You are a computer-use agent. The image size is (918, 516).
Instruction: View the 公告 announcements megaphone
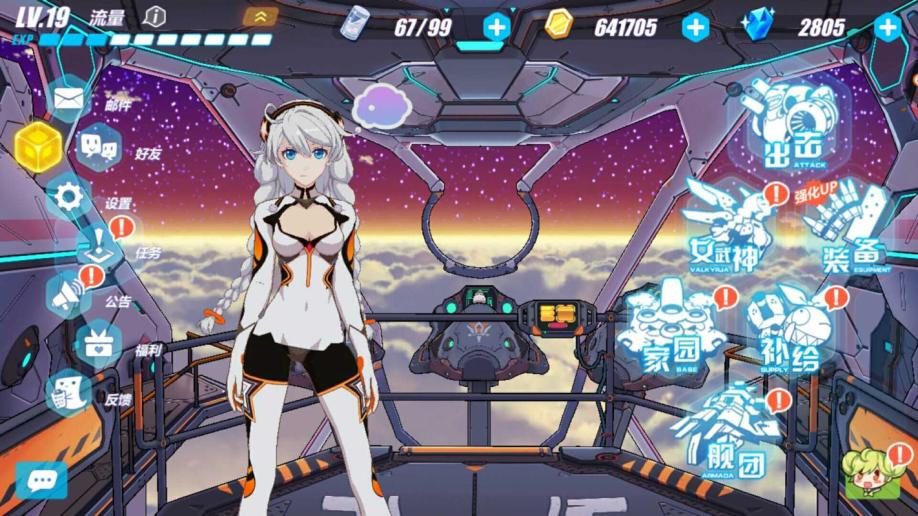click(69, 295)
